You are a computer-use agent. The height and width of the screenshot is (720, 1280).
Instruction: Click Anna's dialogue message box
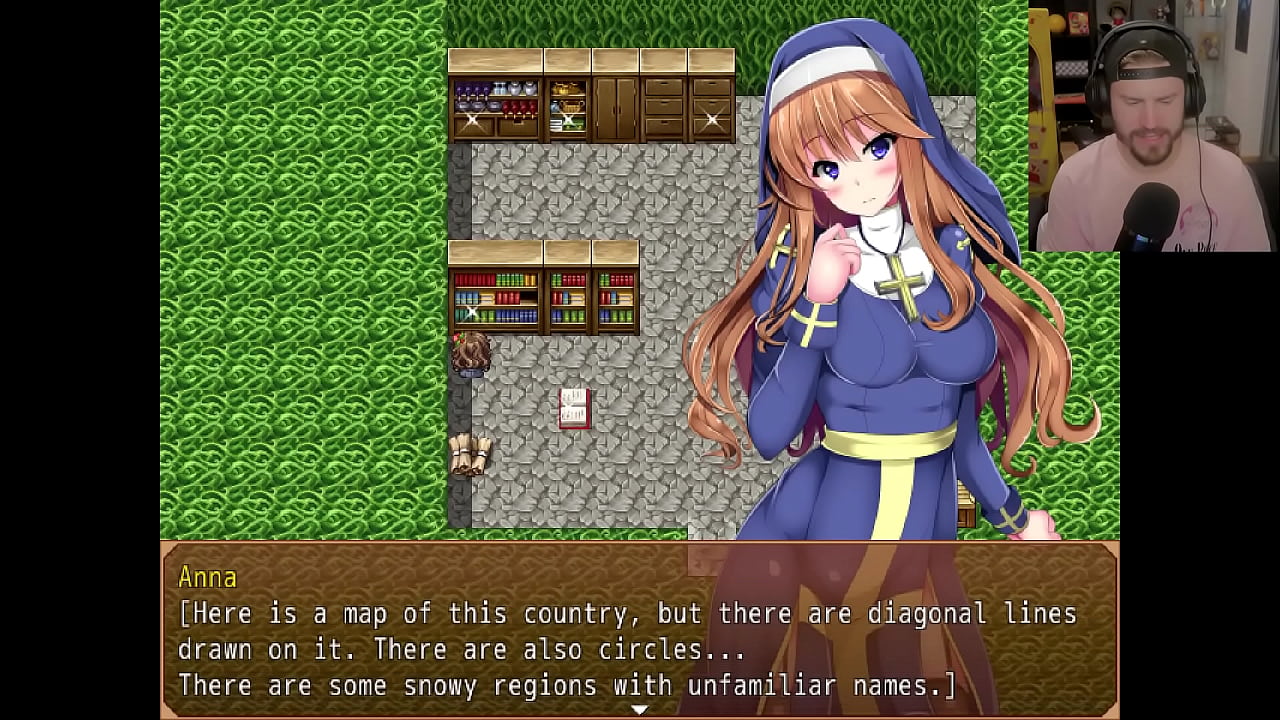[639, 630]
